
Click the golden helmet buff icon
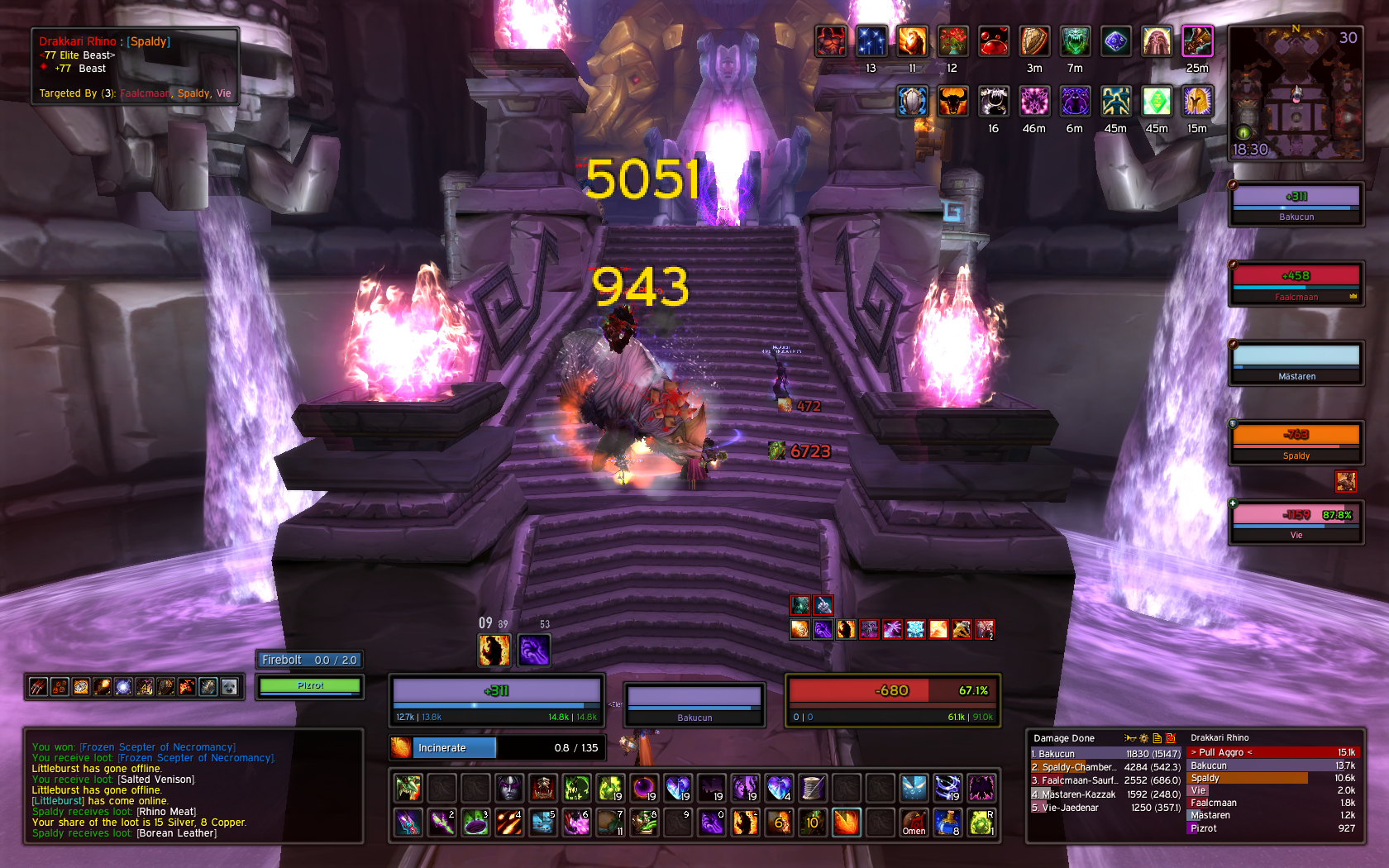tap(1196, 102)
